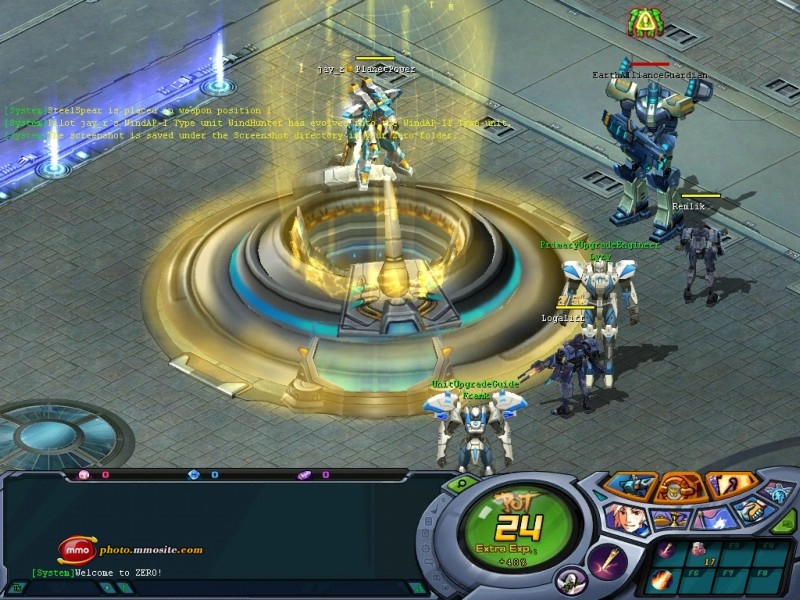Open the blue mech unit menu icon
This screenshot has height=600, width=800.
tap(630, 487)
